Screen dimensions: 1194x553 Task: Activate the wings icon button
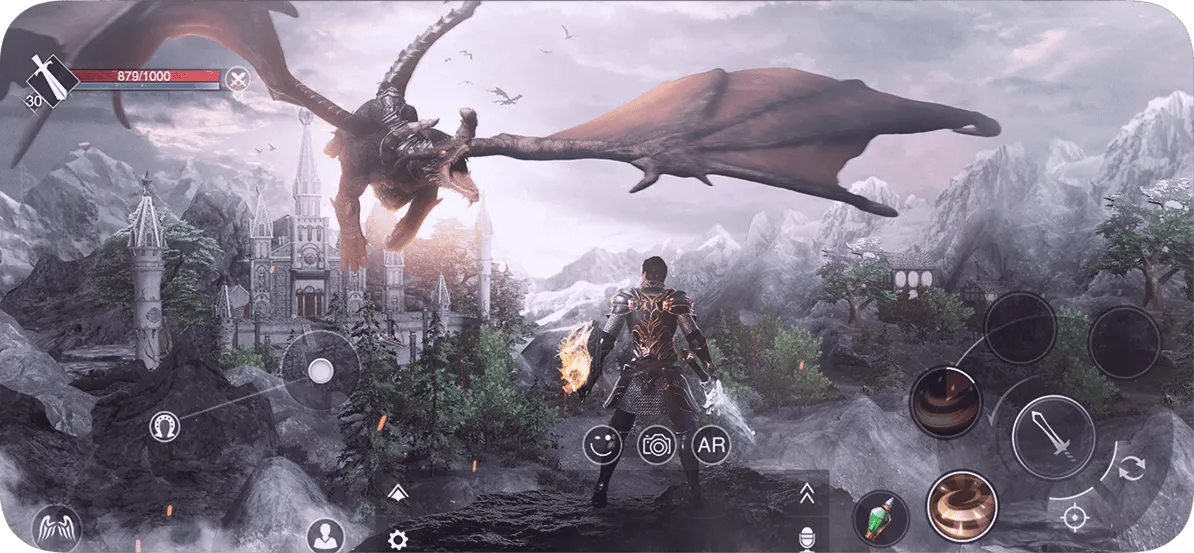click(x=55, y=526)
